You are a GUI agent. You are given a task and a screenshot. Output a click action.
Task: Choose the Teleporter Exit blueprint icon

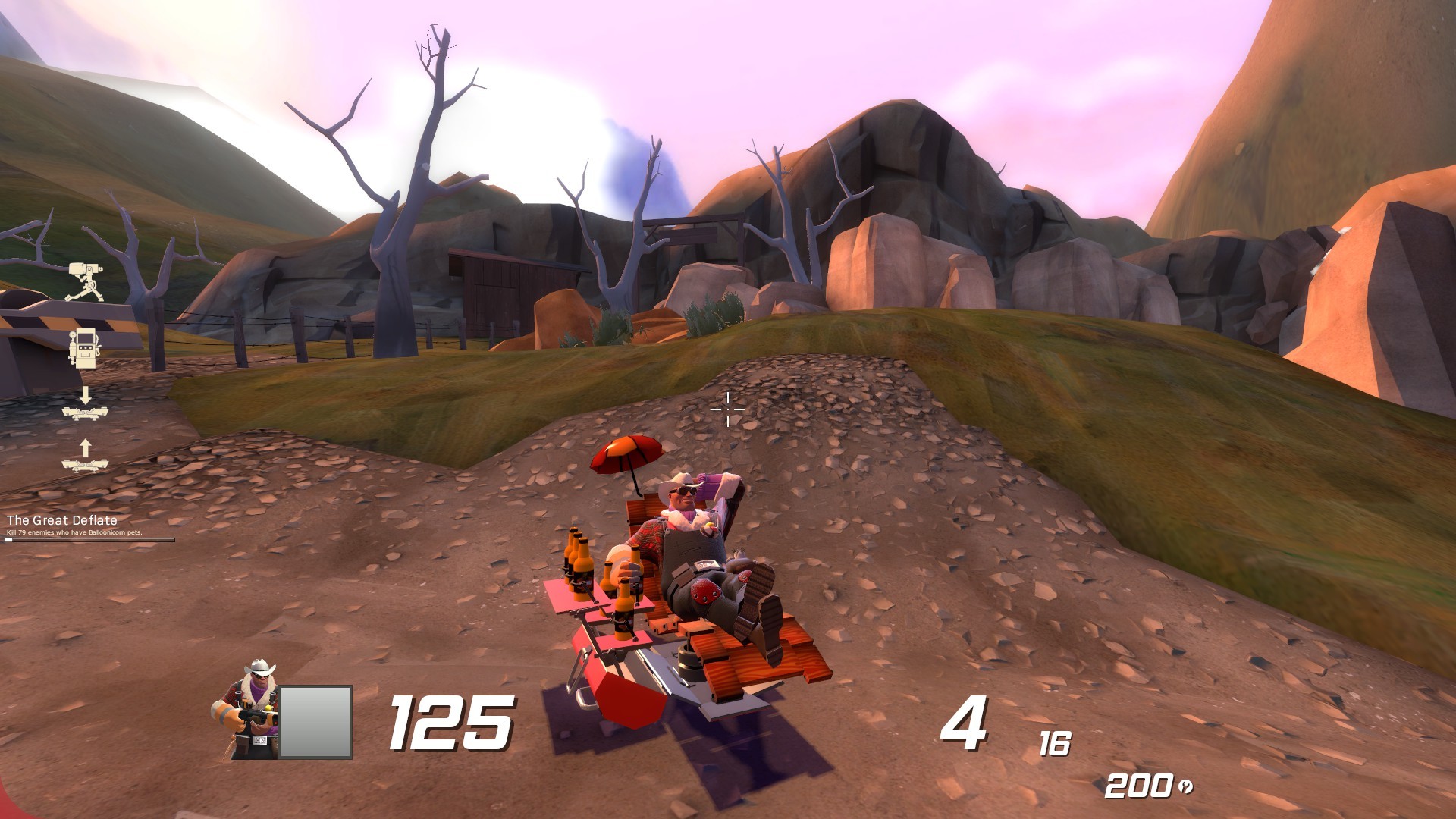[86, 413]
